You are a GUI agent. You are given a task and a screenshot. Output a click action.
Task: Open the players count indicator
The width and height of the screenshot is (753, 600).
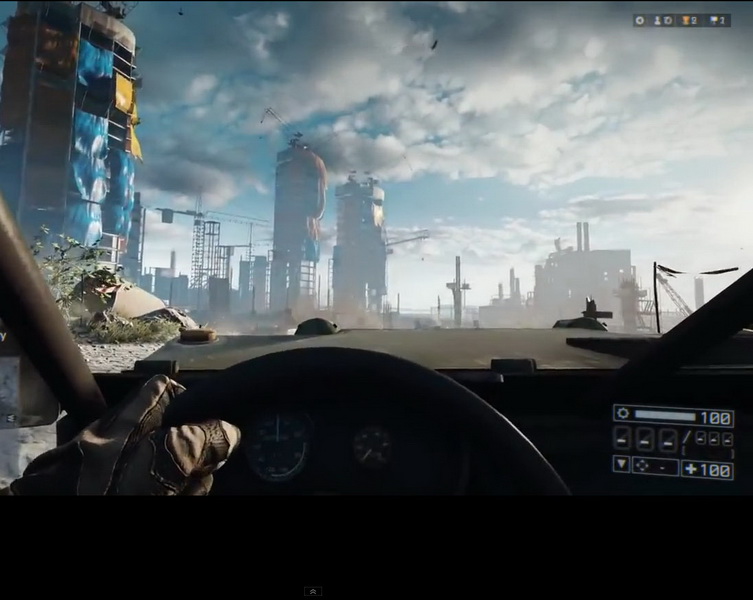click(662, 20)
